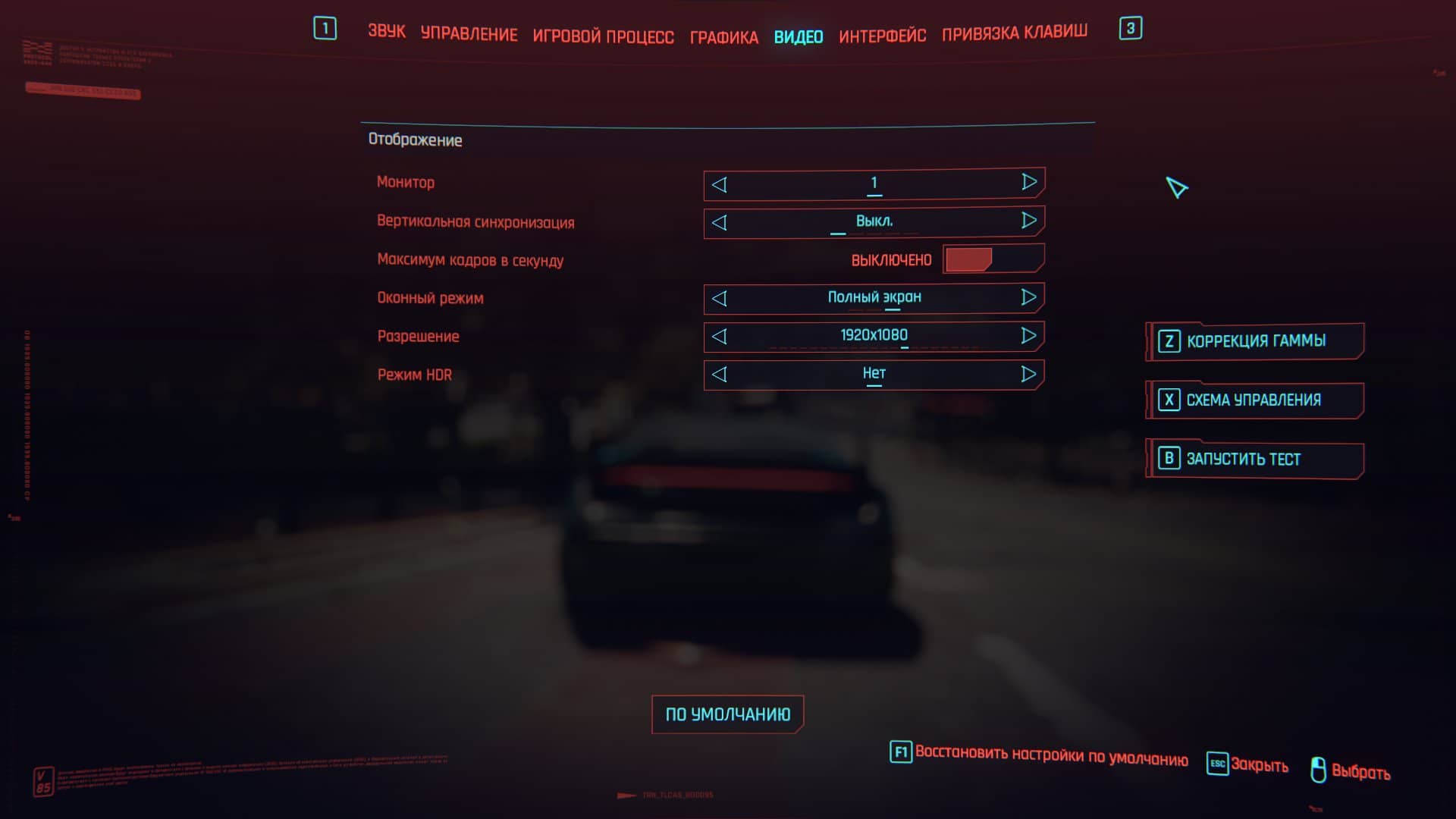Click the left bracket [1] page navigation icon
This screenshot has width=1456, height=819.
(x=325, y=27)
